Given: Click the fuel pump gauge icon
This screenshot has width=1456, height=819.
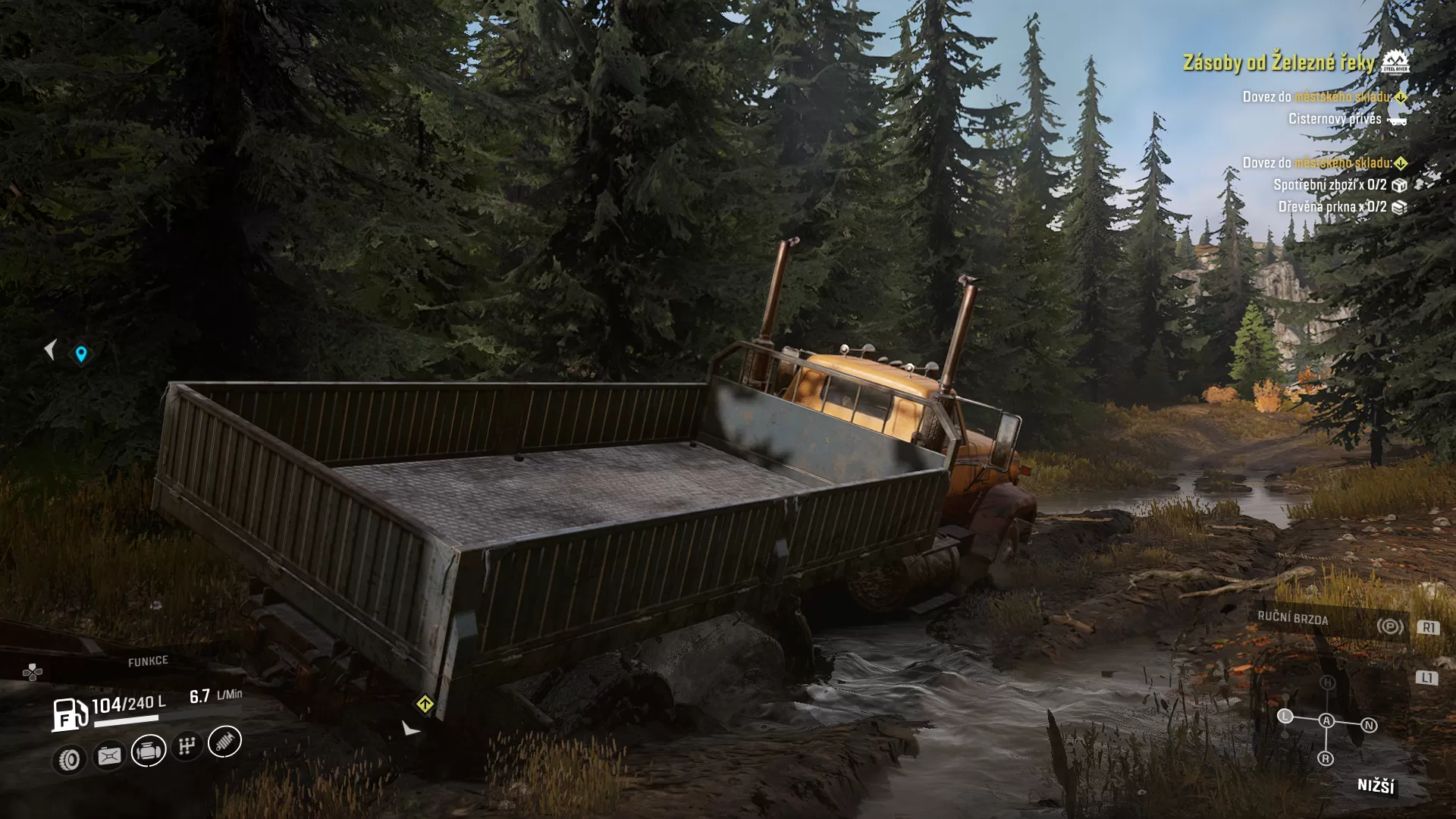Looking at the screenshot, I should (x=70, y=714).
